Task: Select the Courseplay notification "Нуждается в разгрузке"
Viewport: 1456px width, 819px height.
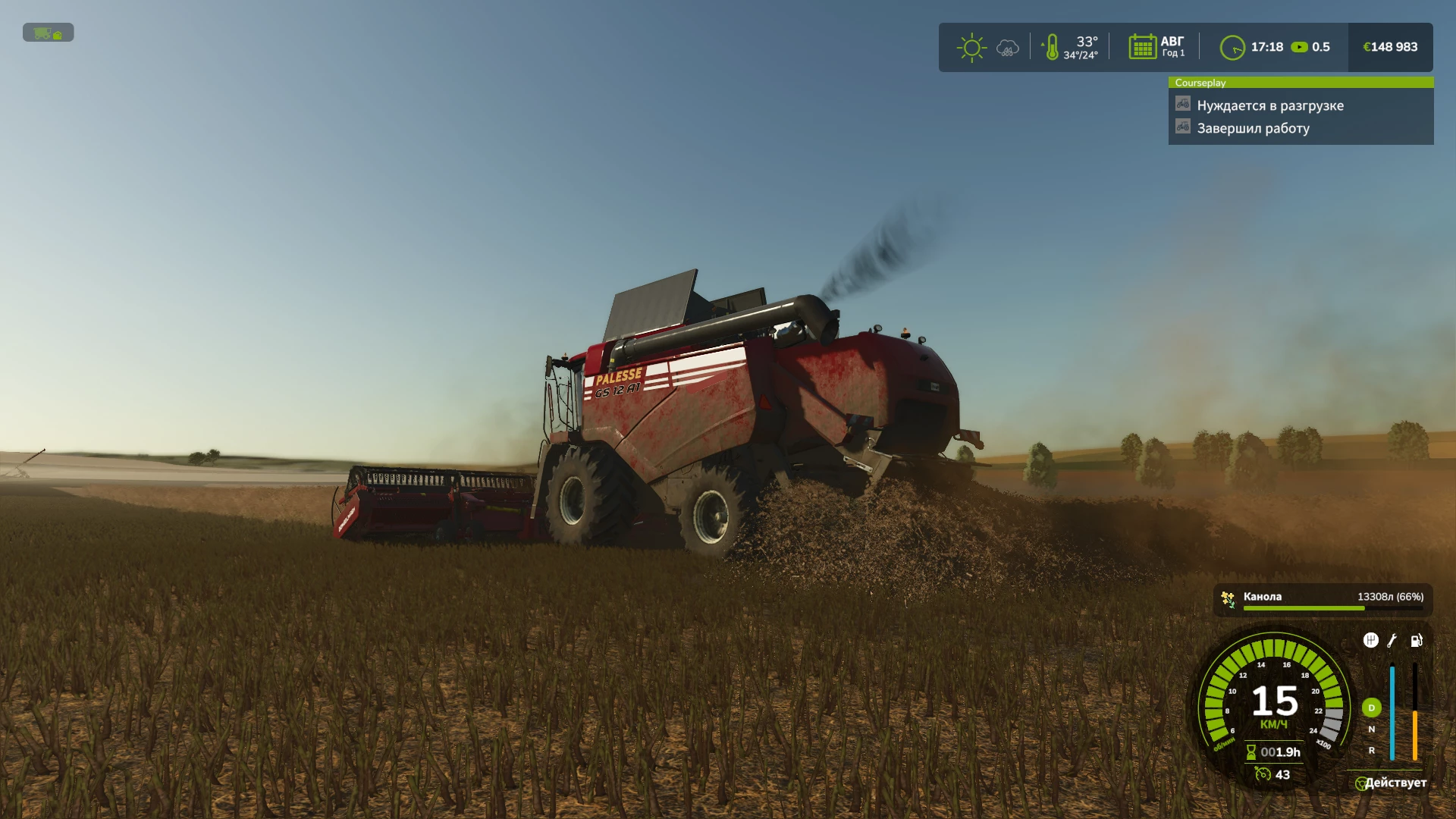Action: (x=1269, y=105)
